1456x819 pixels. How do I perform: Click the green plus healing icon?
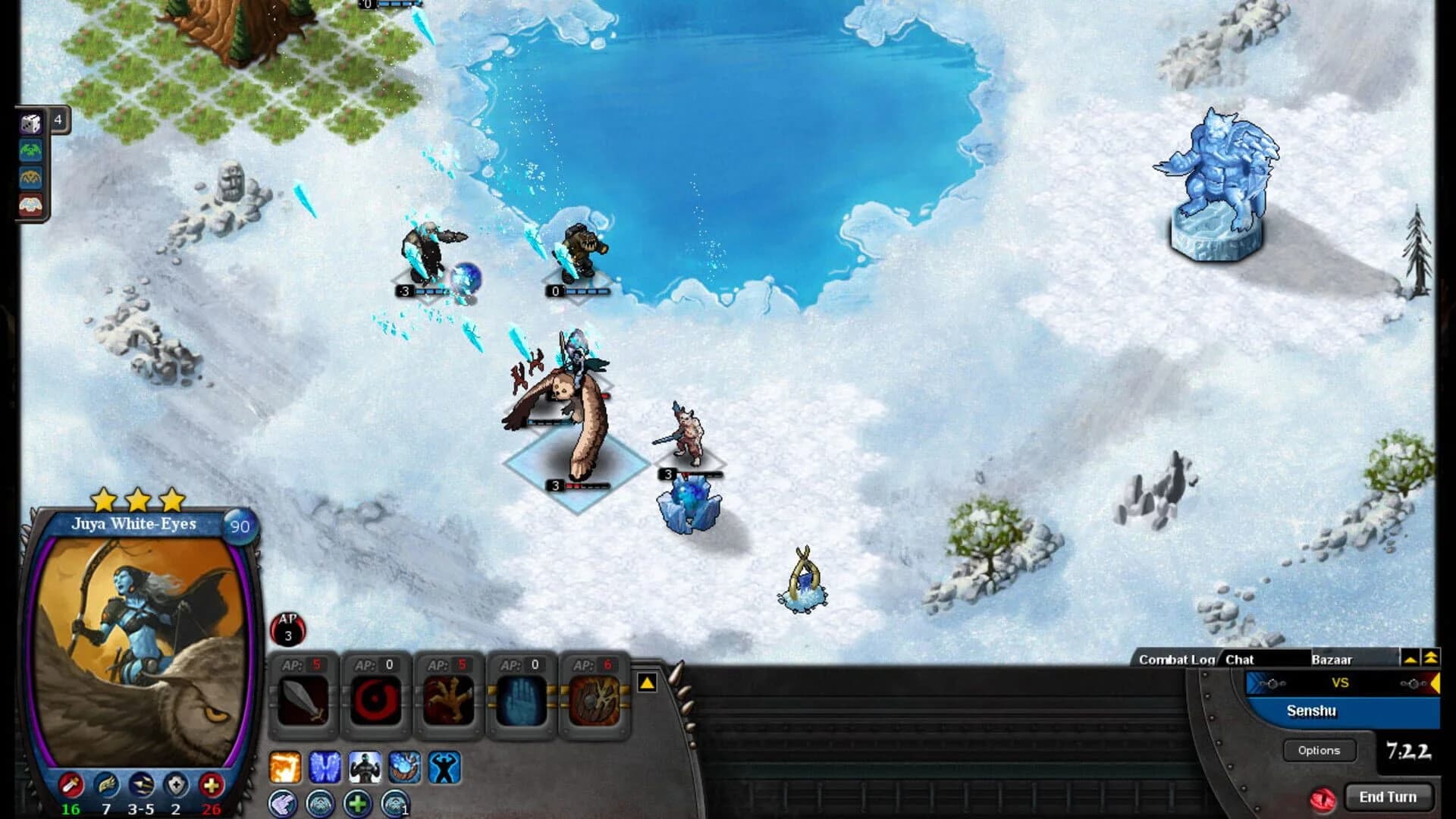coord(357,804)
